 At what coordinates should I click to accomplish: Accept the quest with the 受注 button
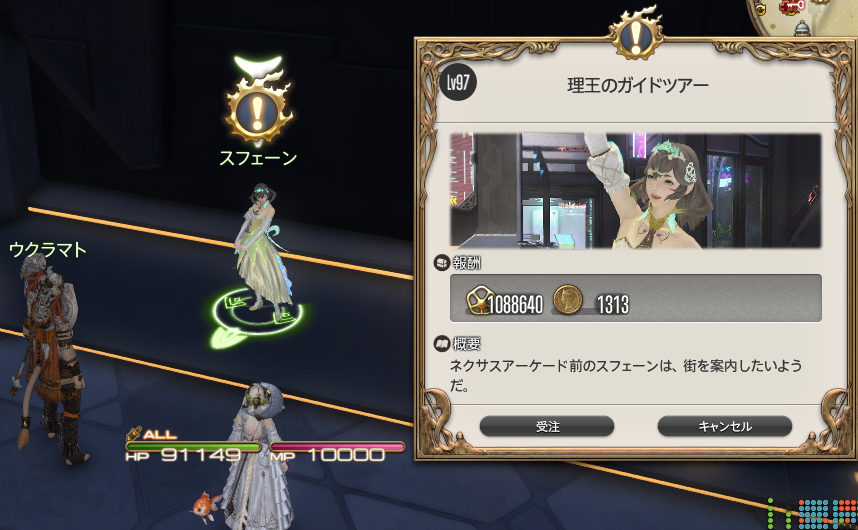pos(547,426)
